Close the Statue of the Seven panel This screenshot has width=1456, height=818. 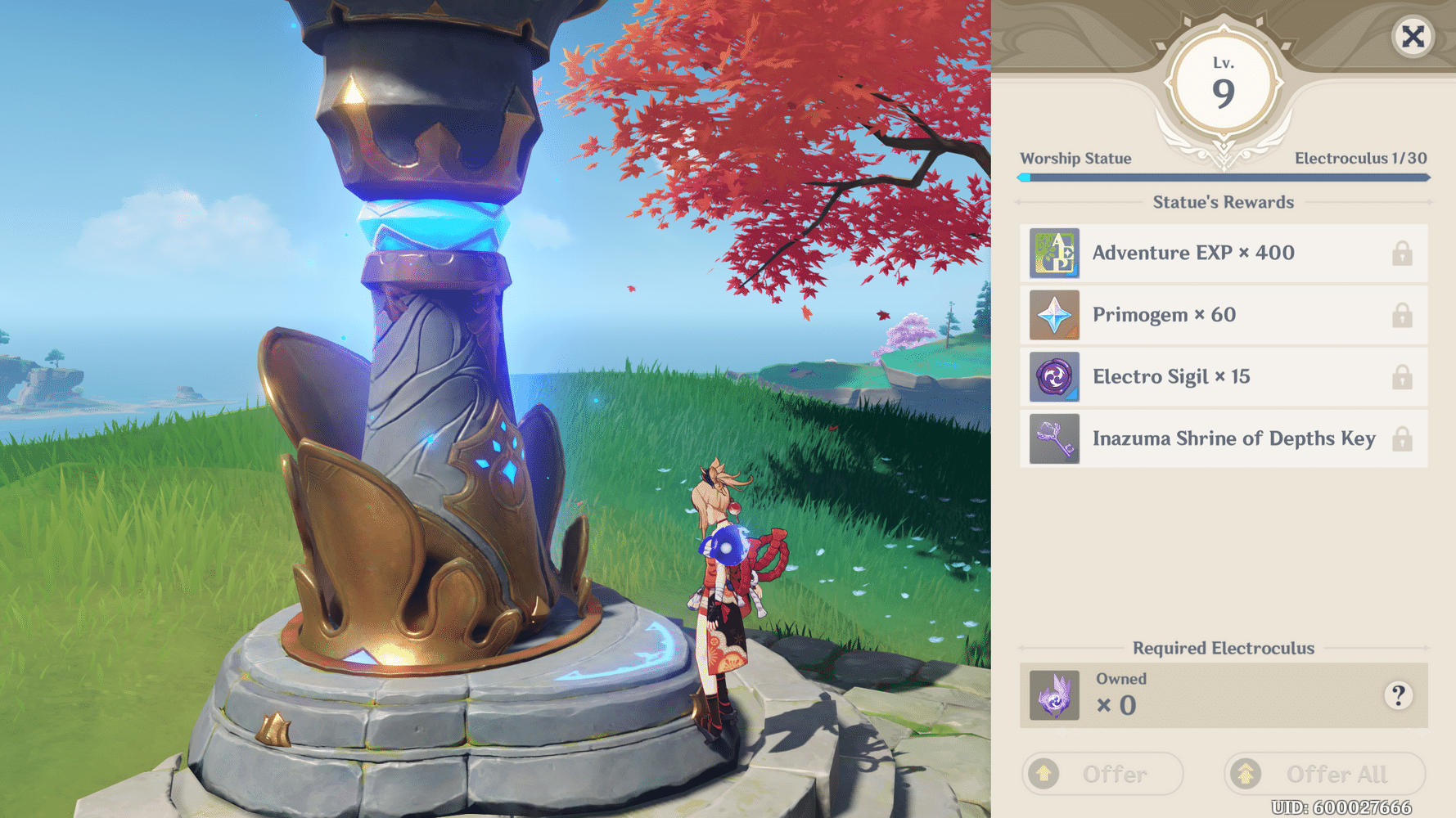1413,37
